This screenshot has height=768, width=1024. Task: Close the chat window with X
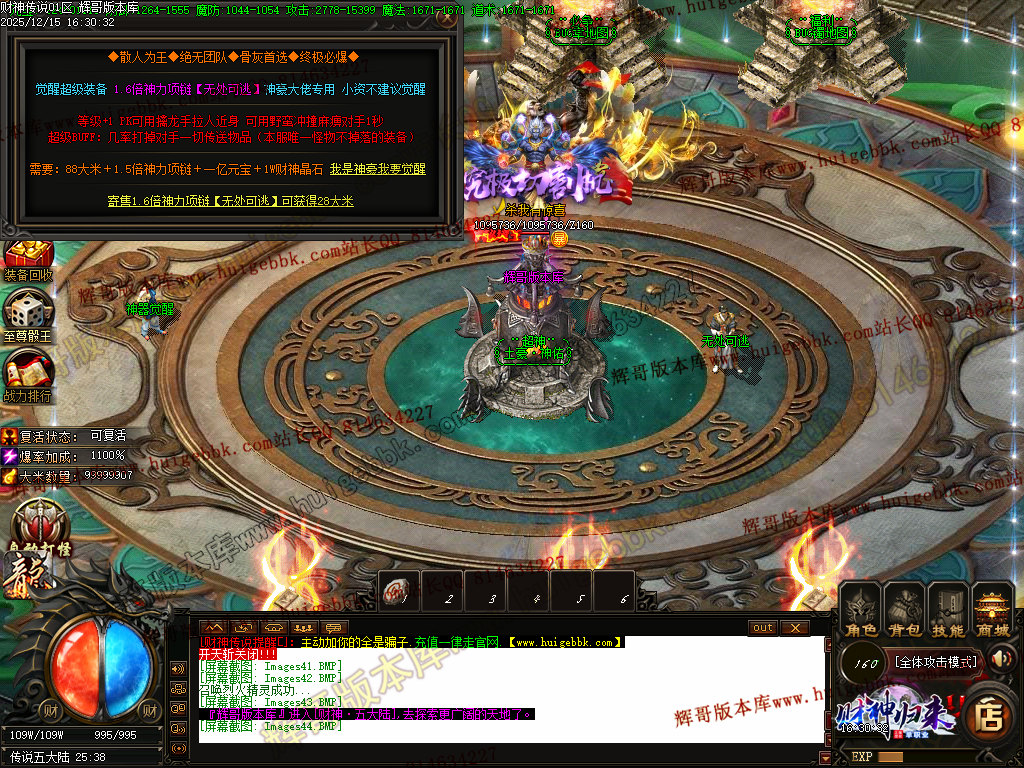[x=794, y=627]
